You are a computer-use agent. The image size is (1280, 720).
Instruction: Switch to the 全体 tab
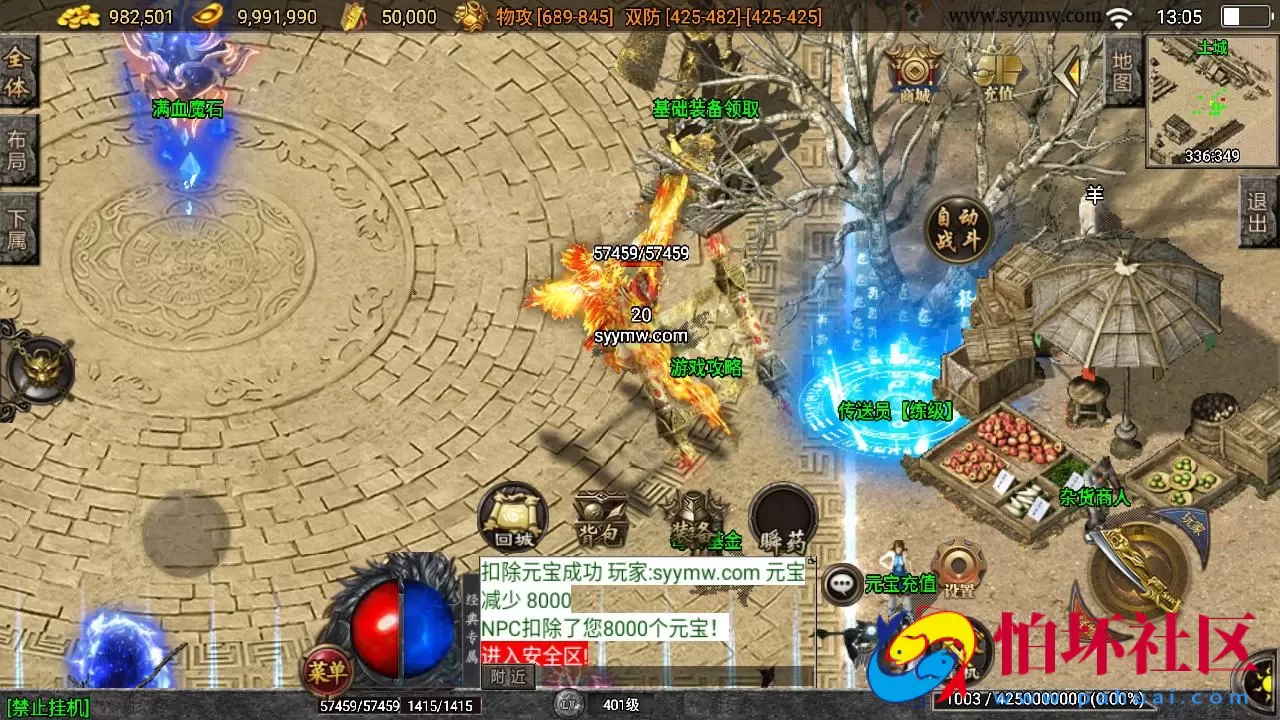pyautogui.click(x=16, y=75)
